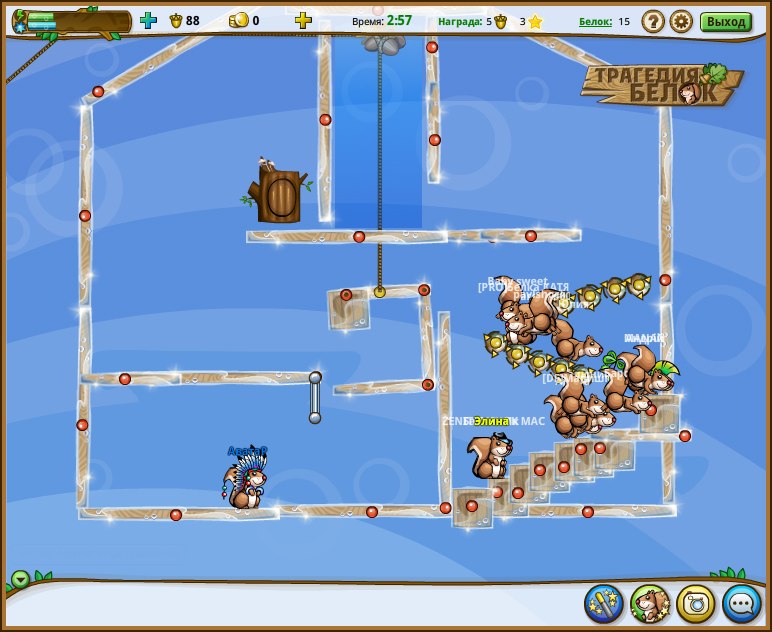Expand the panel with the green arrow
This screenshot has width=772, height=632.
[x=20, y=579]
